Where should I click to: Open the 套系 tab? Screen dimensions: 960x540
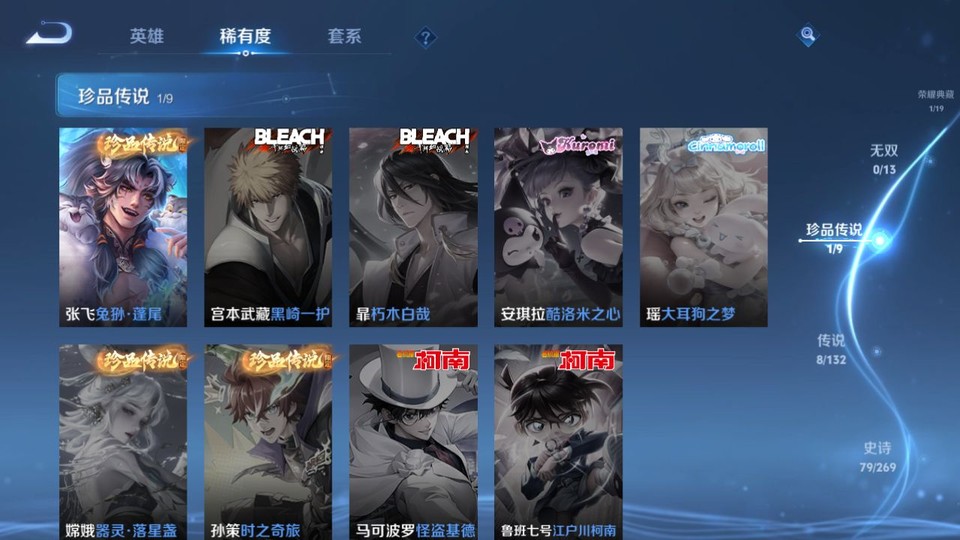[x=344, y=37]
